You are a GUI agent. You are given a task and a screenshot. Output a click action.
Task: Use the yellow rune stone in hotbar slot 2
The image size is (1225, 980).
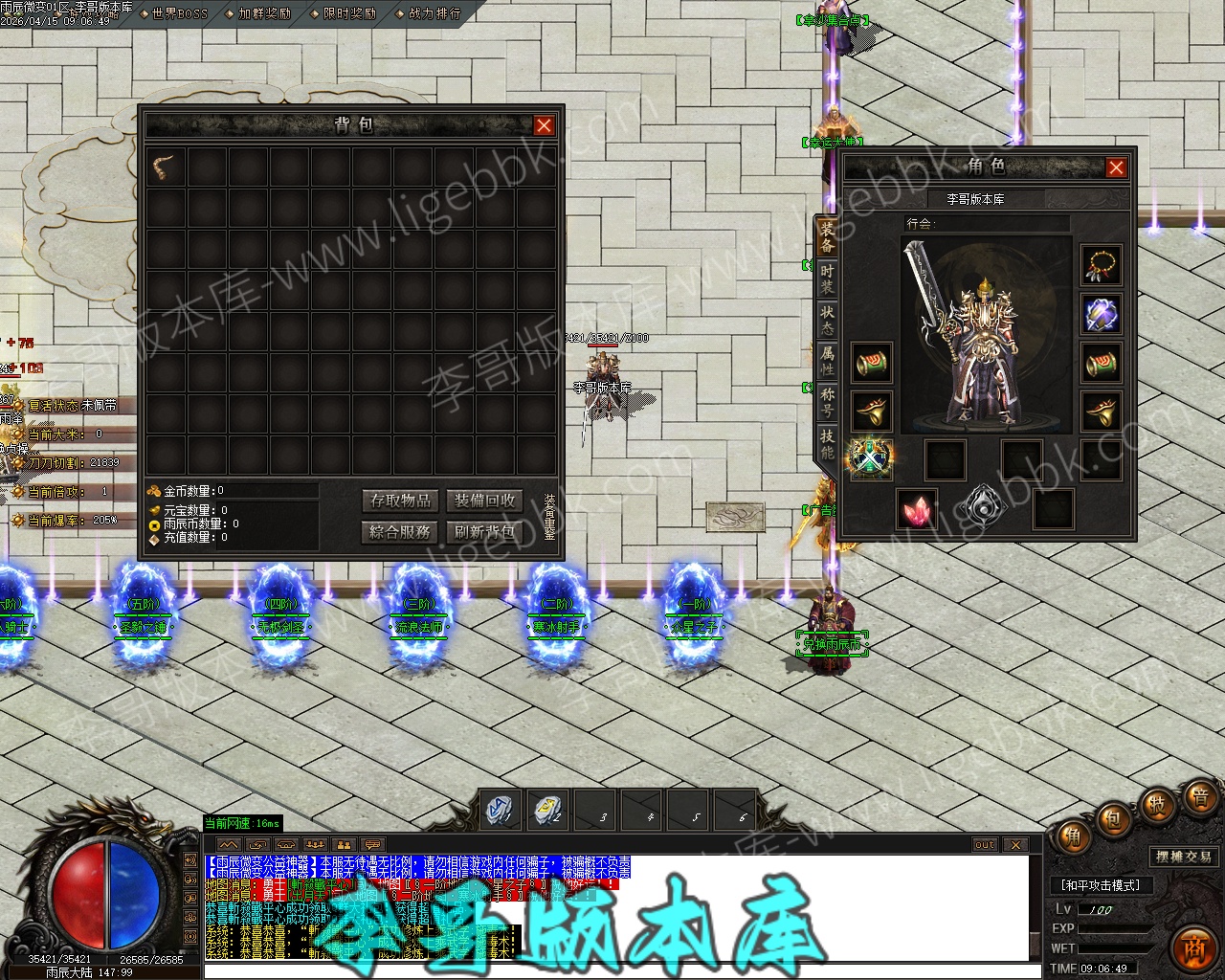point(547,810)
